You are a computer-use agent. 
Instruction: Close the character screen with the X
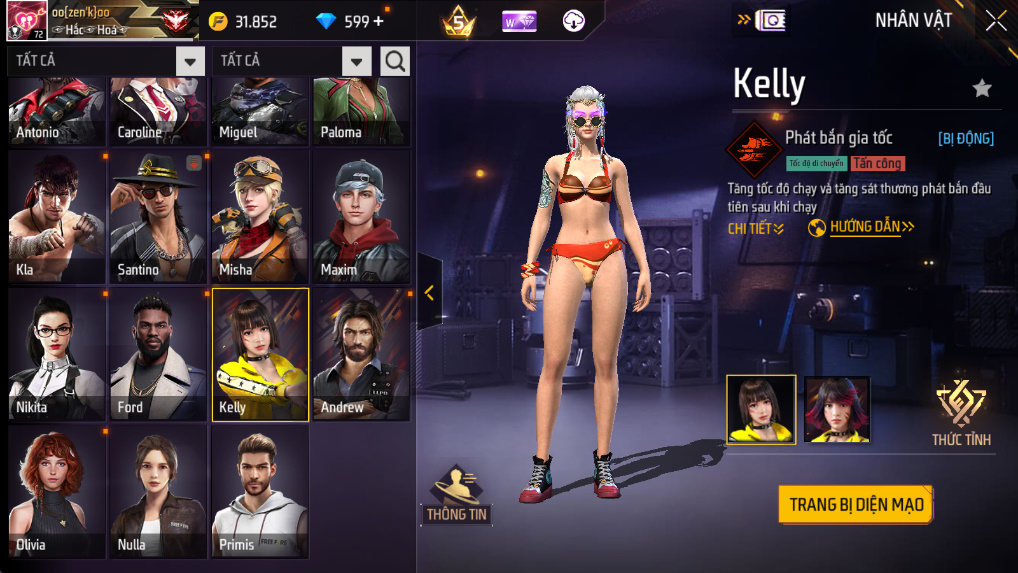click(996, 21)
